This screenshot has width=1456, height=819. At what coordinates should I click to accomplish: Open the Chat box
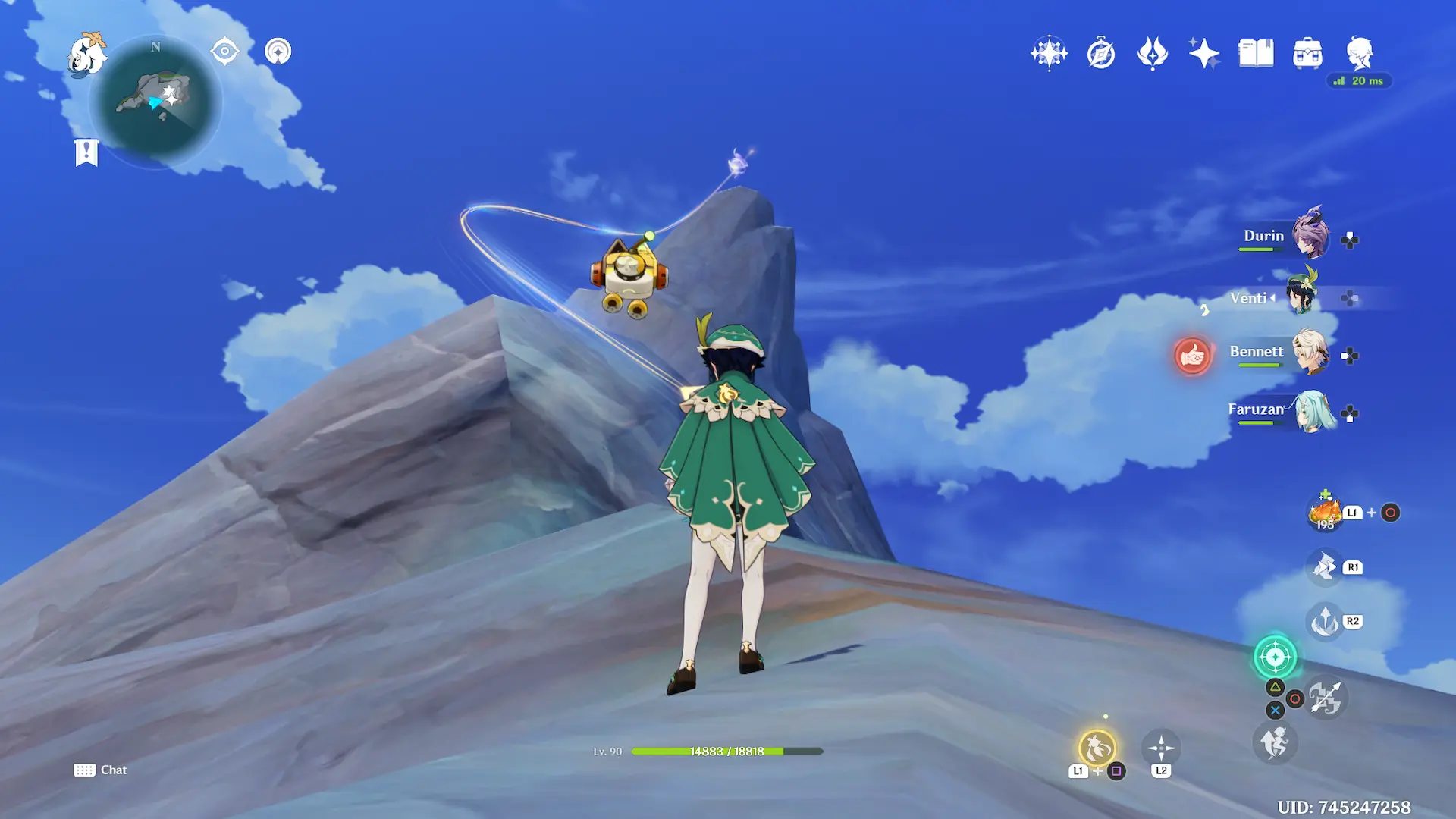pyautogui.click(x=101, y=770)
